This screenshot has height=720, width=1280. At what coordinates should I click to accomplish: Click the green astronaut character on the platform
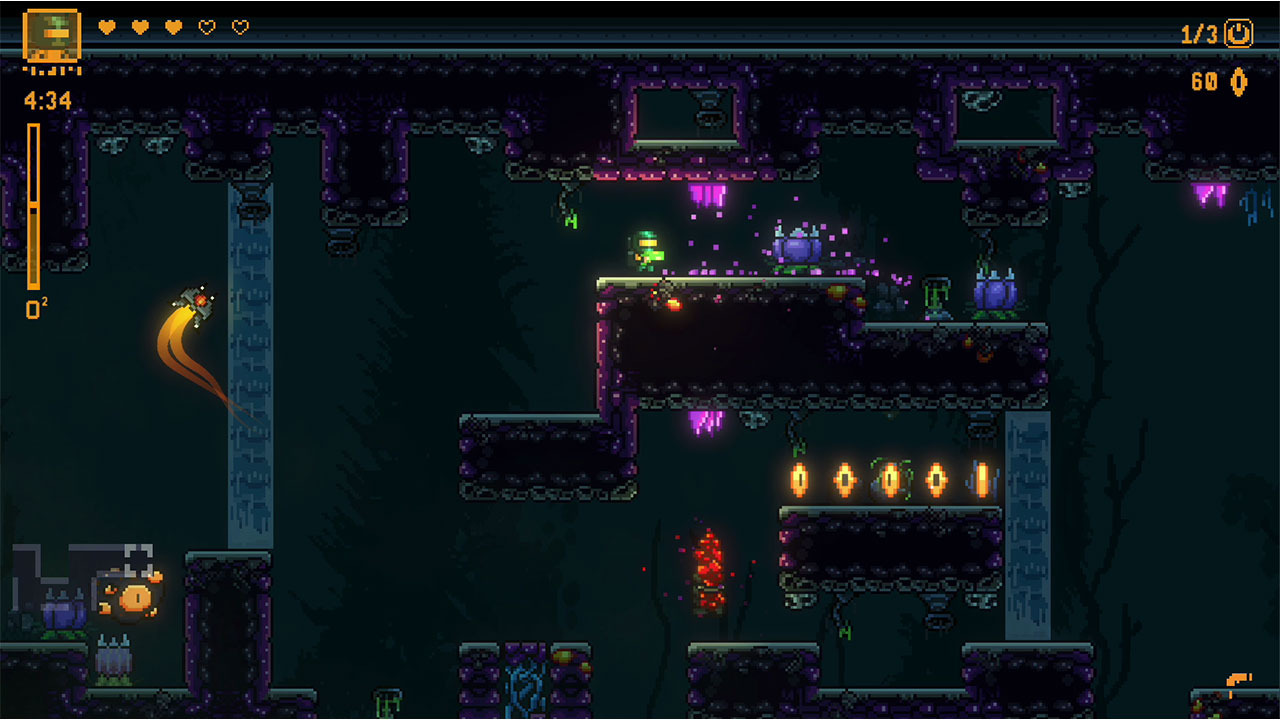click(649, 250)
